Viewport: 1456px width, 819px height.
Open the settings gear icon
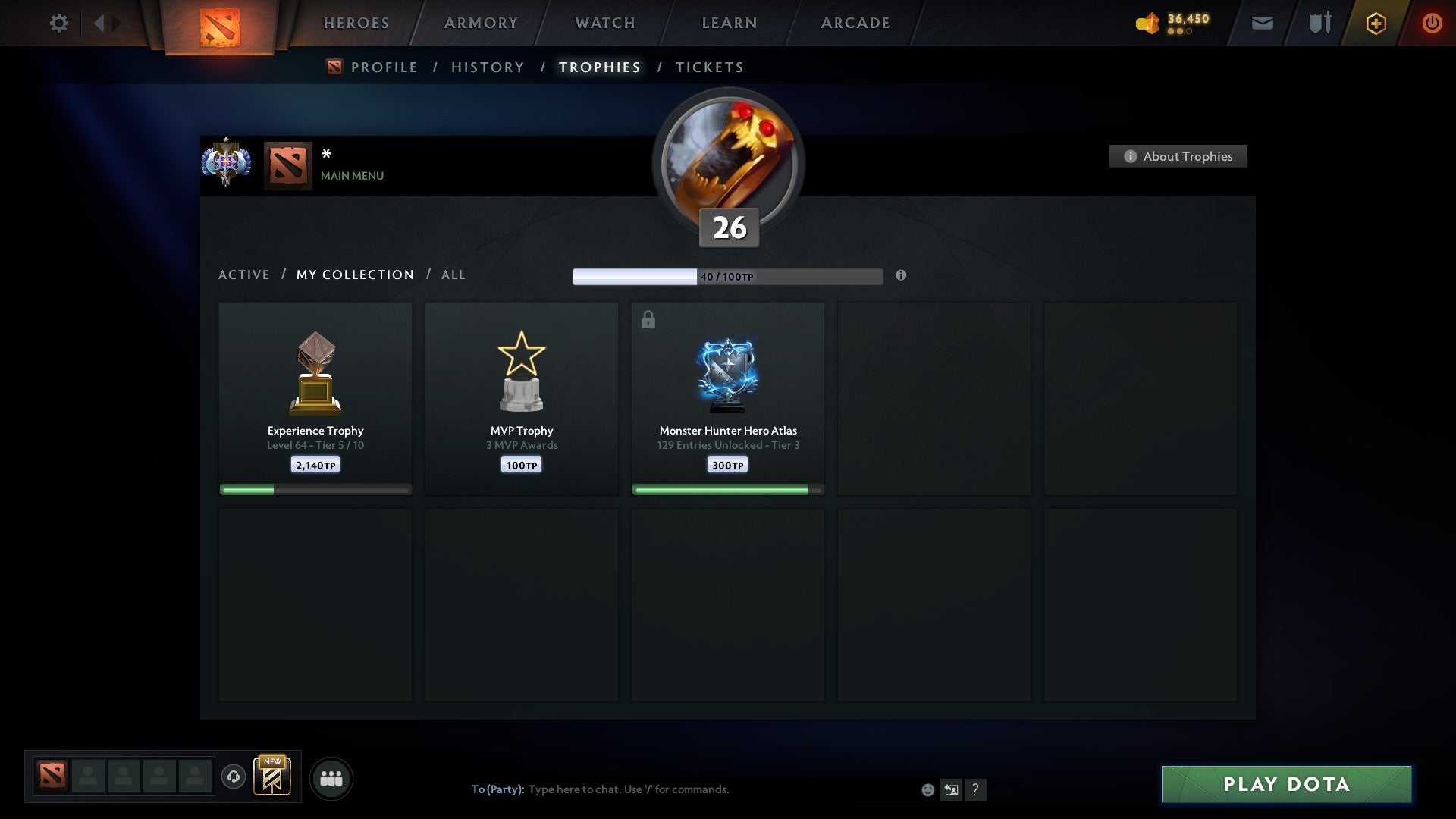58,23
